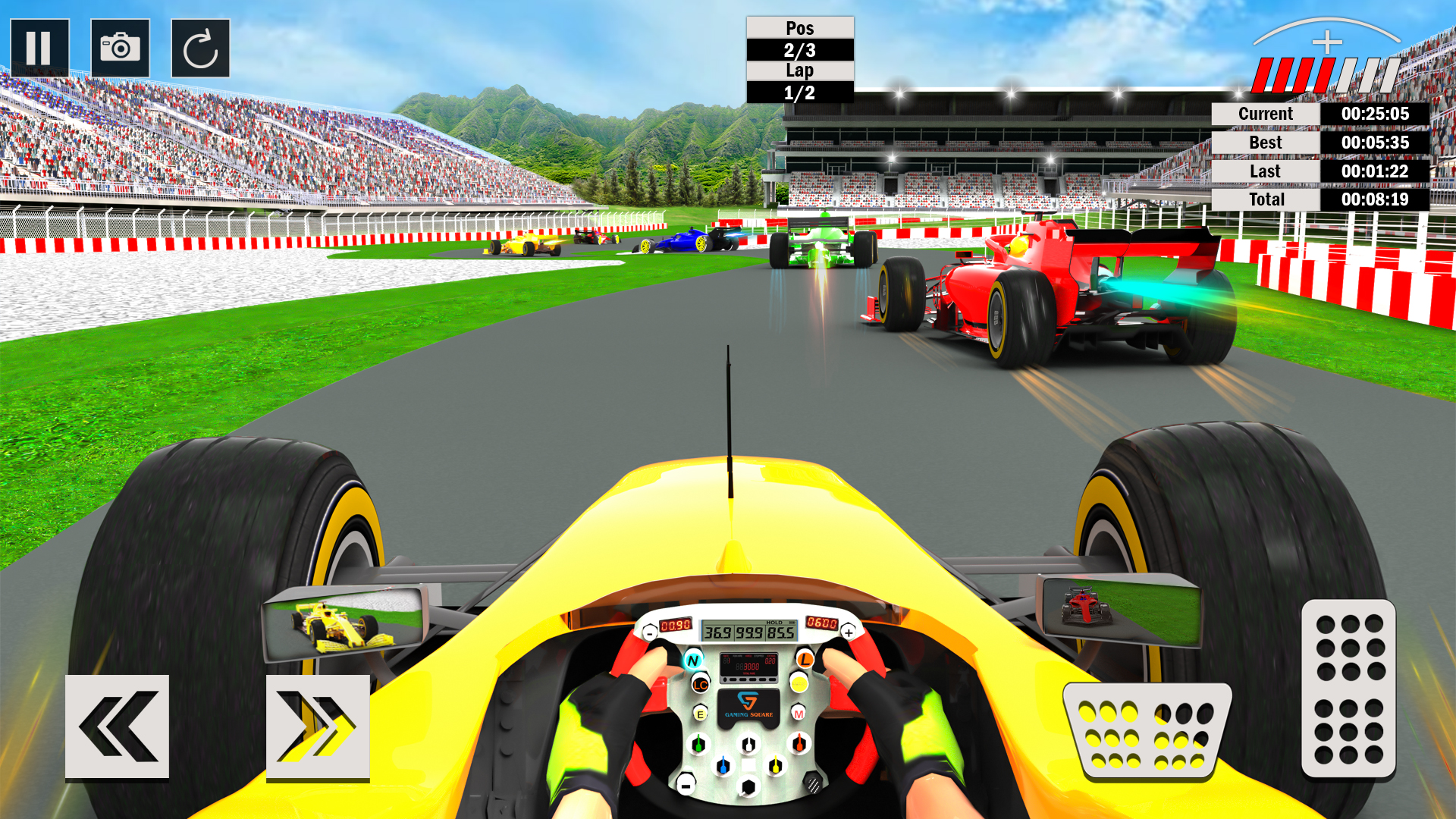Toggle the yellow switch on the steering wheel
This screenshot has width=1456, height=819.
coord(776,766)
